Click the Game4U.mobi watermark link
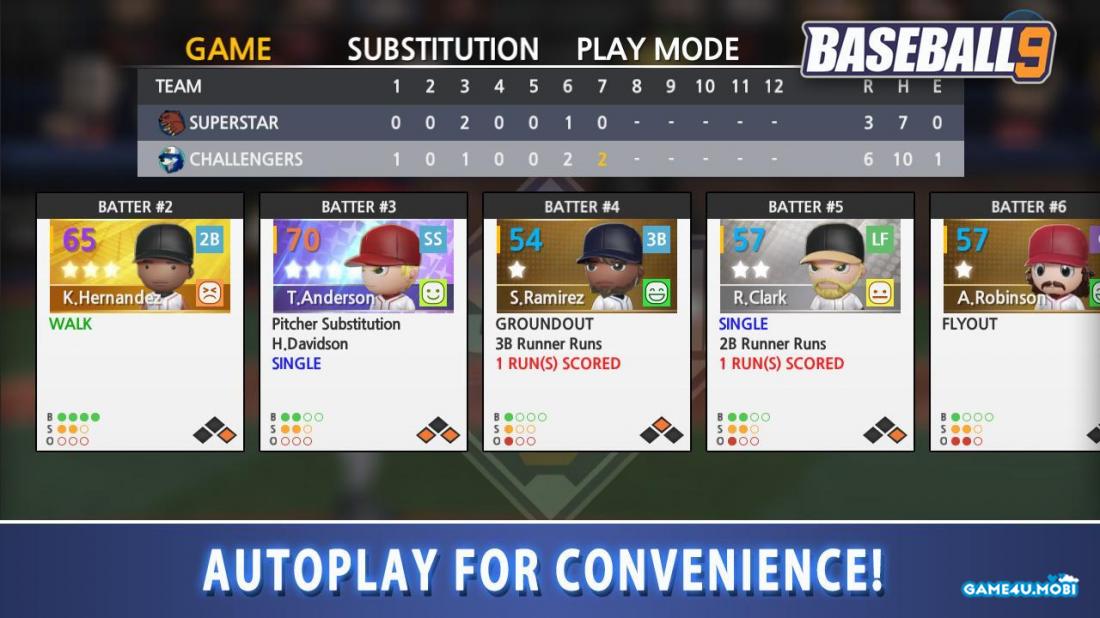This screenshot has height=618, width=1100. 1020,587
